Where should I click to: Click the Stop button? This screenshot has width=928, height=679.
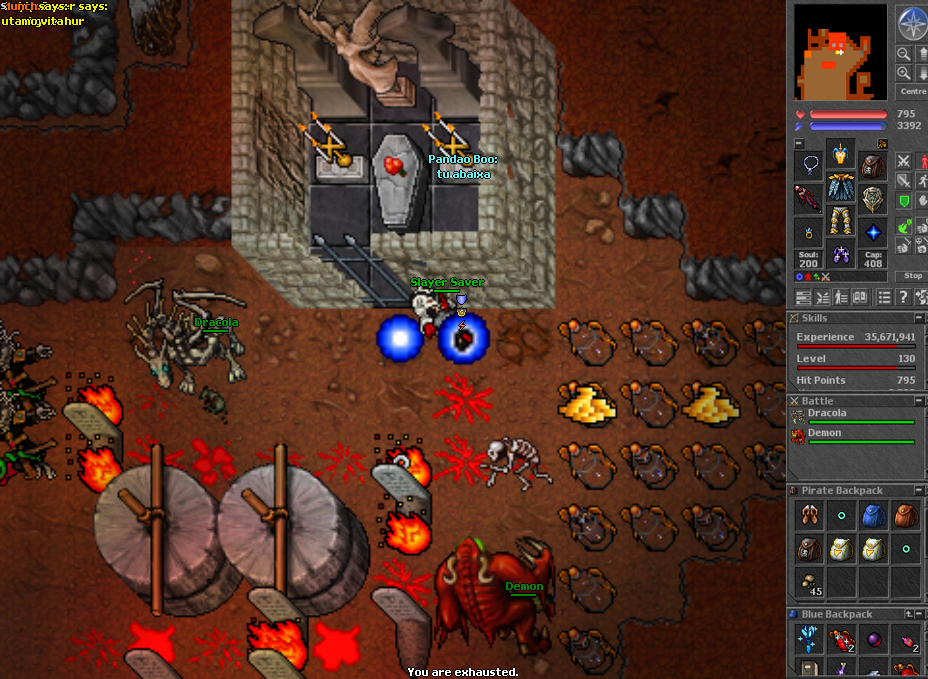(913, 276)
